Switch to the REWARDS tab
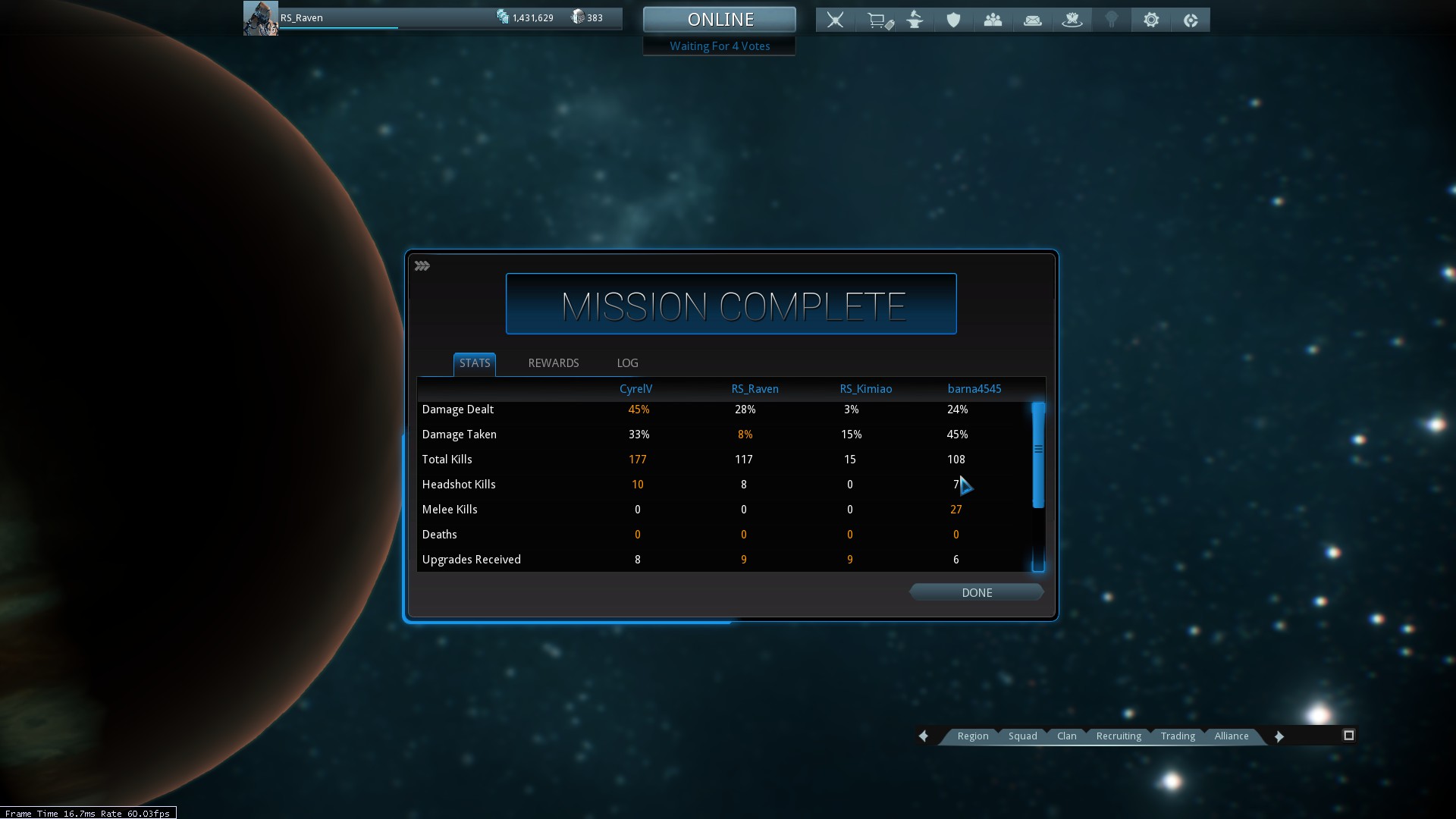 click(553, 363)
